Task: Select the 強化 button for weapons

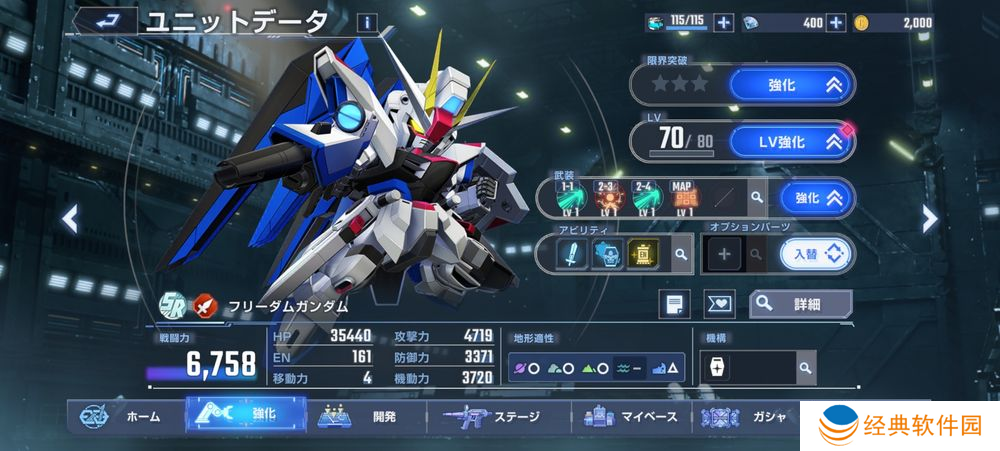Action: point(817,198)
